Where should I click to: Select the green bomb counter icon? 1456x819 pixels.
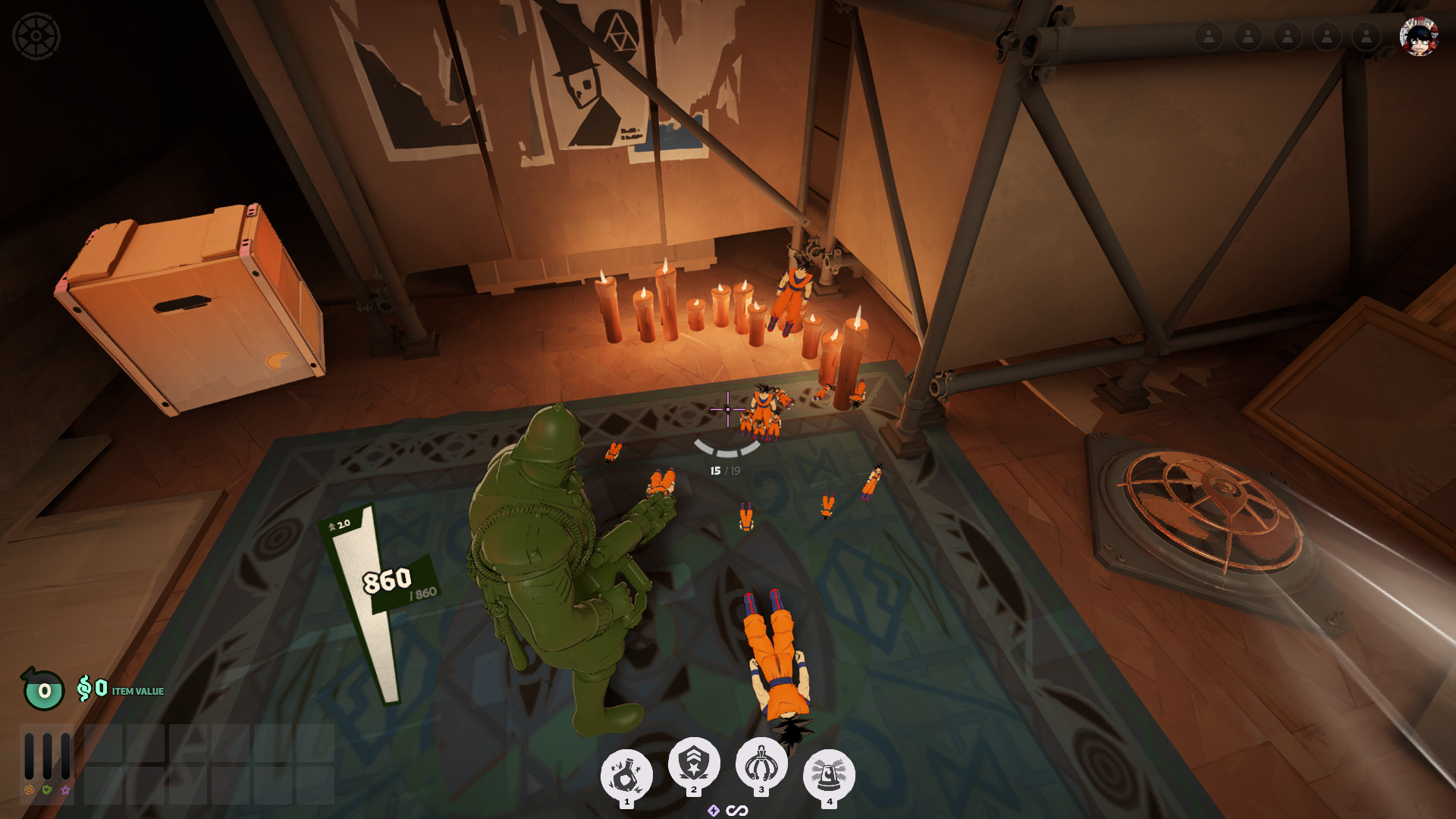(x=44, y=690)
